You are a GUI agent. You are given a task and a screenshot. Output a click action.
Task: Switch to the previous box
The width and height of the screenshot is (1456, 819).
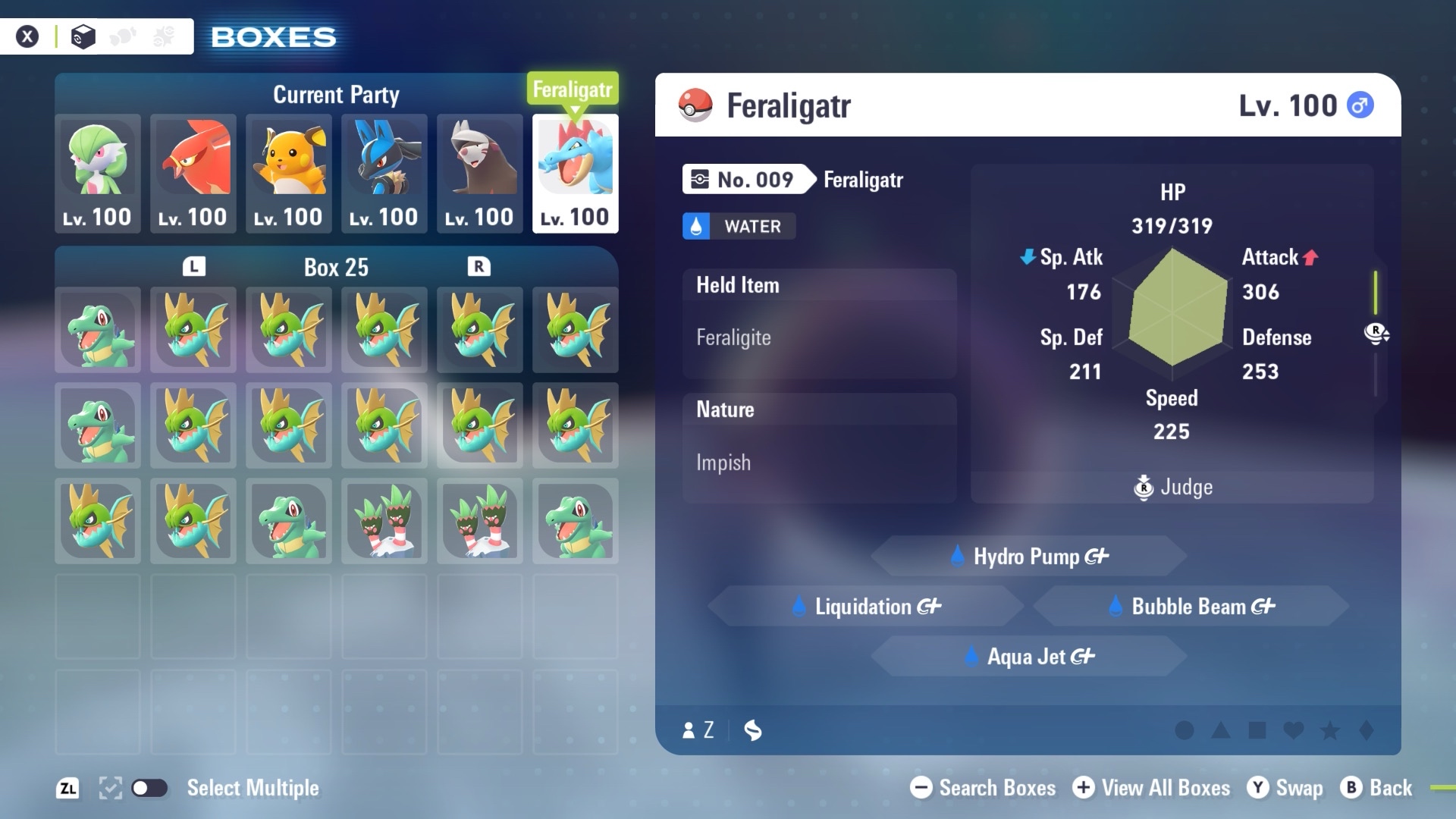194,267
